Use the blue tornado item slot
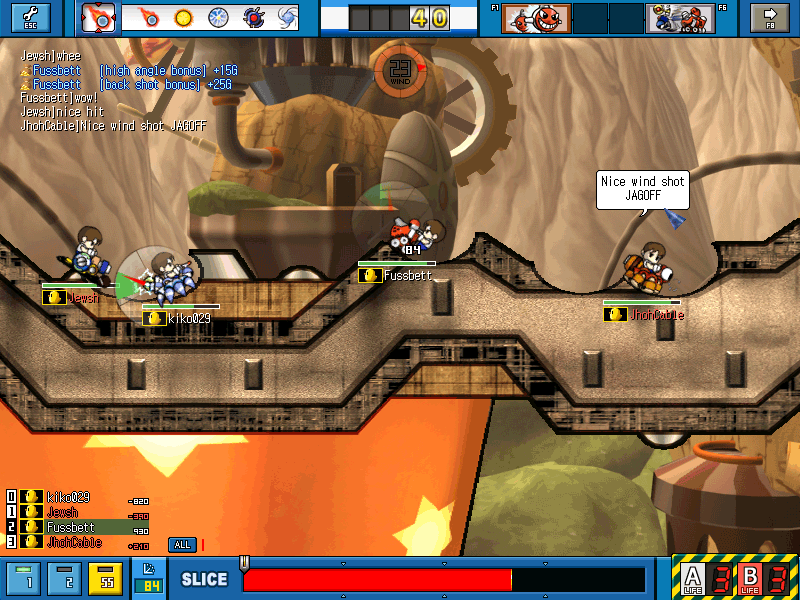 click(286, 17)
